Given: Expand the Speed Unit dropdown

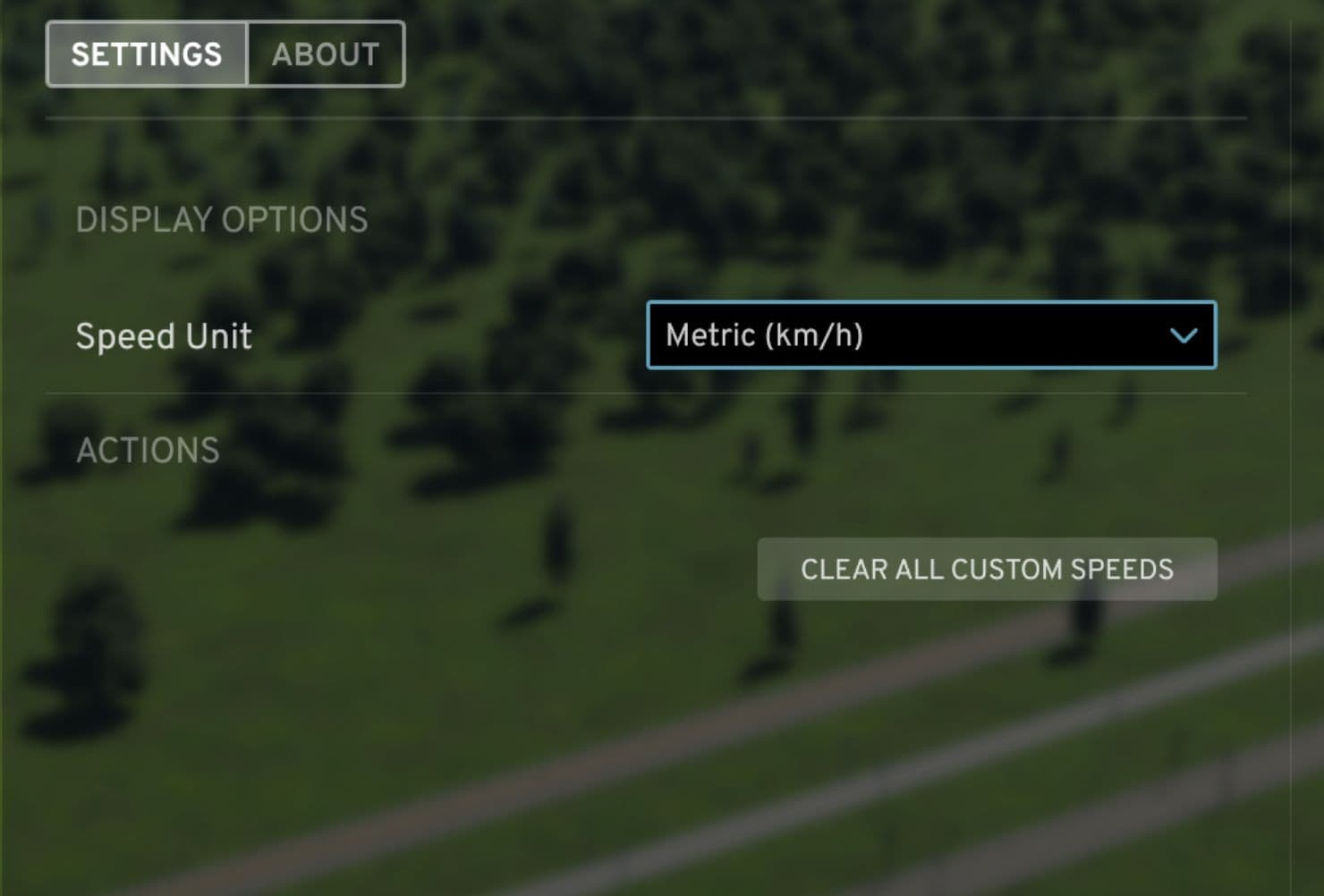Looking at the screenshot, I should [x=930, y=335].
